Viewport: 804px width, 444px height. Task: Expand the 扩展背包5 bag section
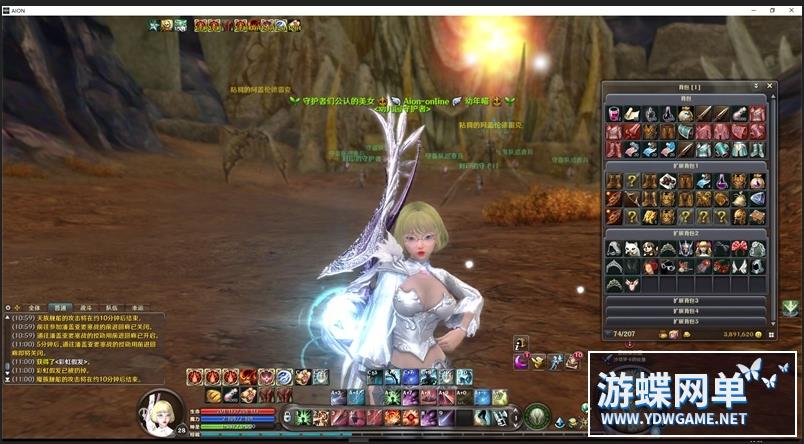[x=685, y=321]
